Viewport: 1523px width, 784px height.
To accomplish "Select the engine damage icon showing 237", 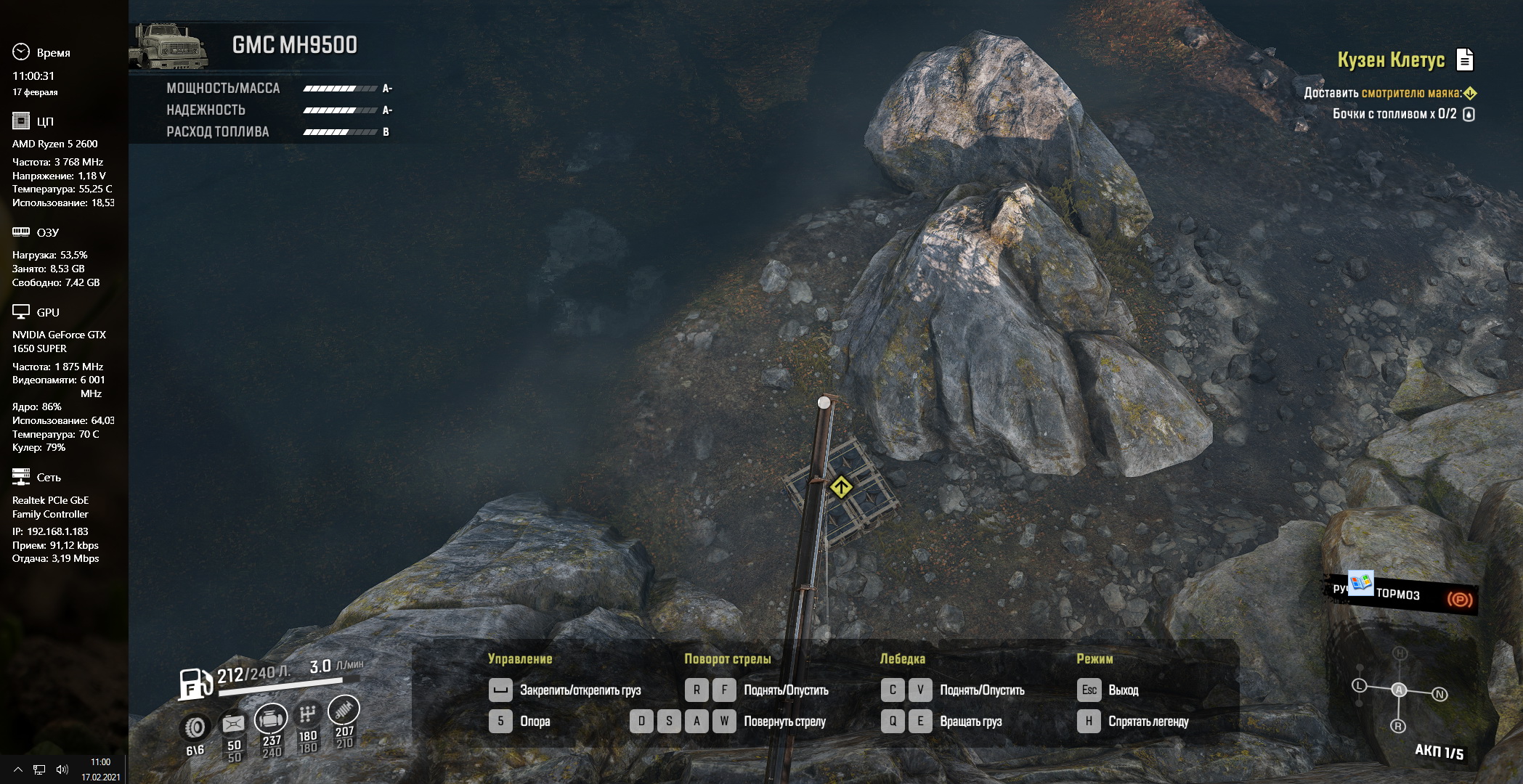I will [271, 719].
